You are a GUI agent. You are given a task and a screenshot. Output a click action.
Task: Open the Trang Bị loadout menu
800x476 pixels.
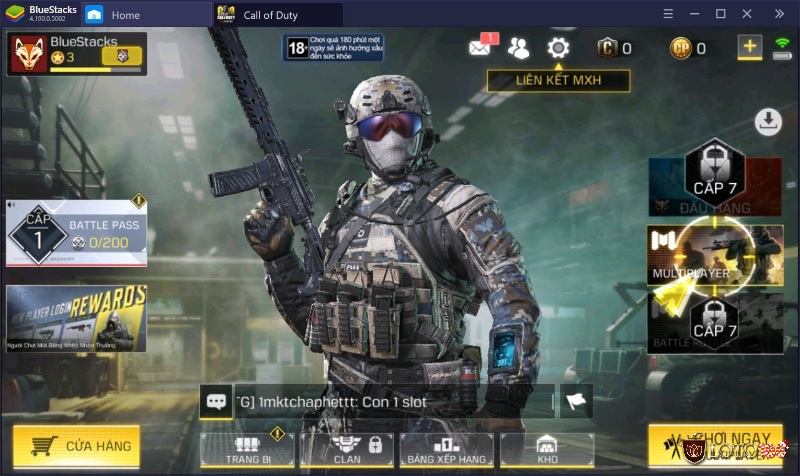pos(247,449)
